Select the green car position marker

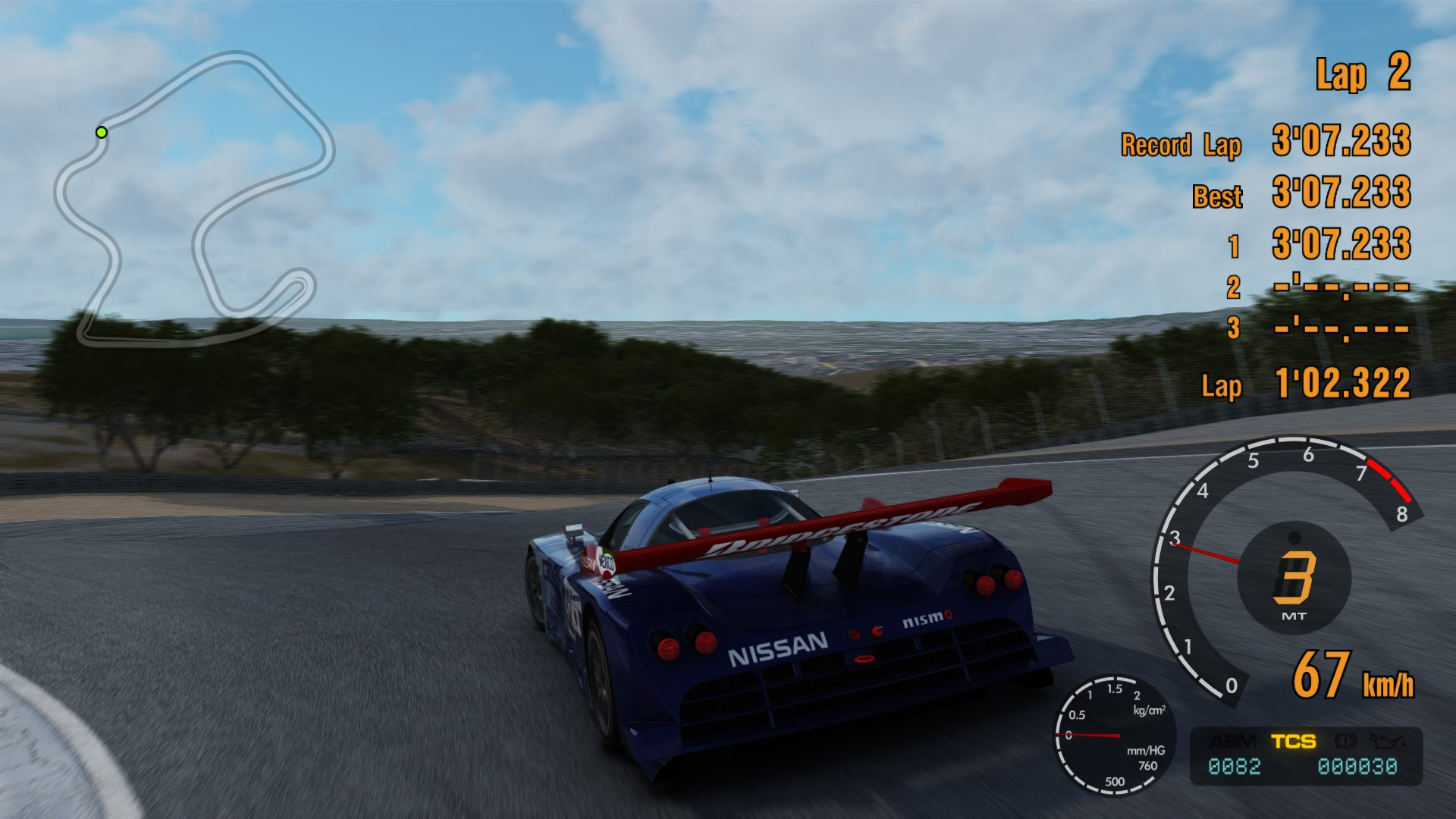pos(101,132)
